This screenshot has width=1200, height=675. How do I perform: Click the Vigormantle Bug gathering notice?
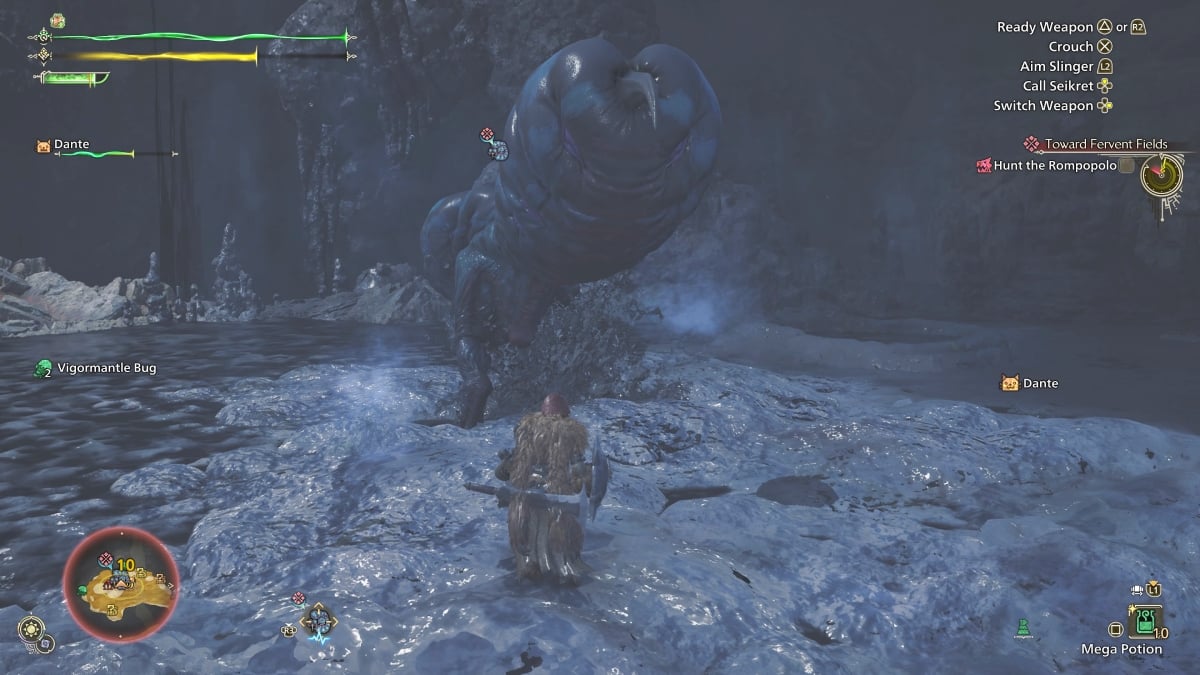(x=96, y=368)
